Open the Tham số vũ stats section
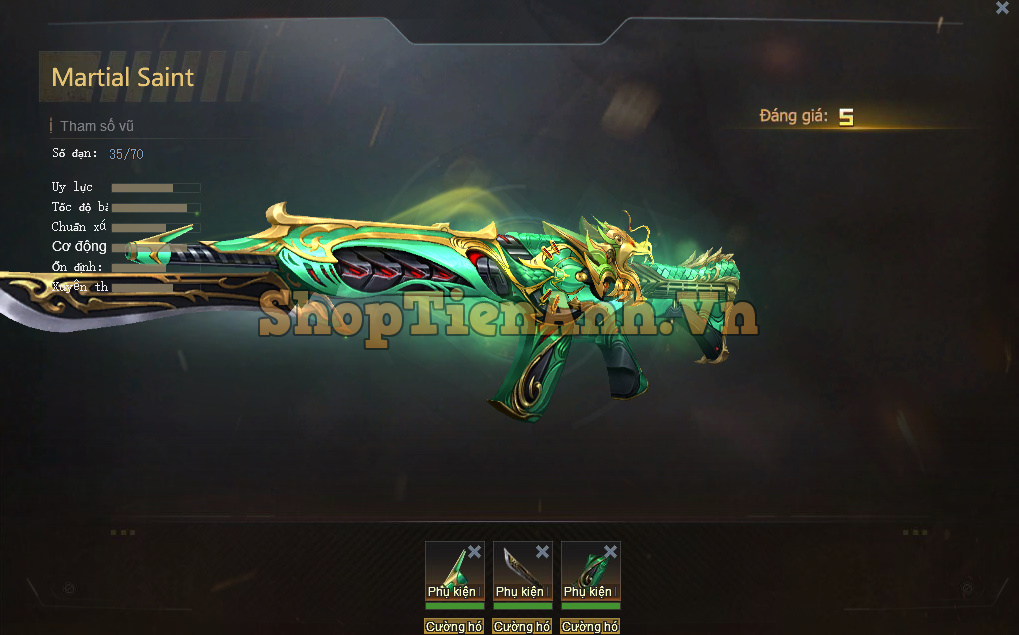 click(x=96, y=126)
